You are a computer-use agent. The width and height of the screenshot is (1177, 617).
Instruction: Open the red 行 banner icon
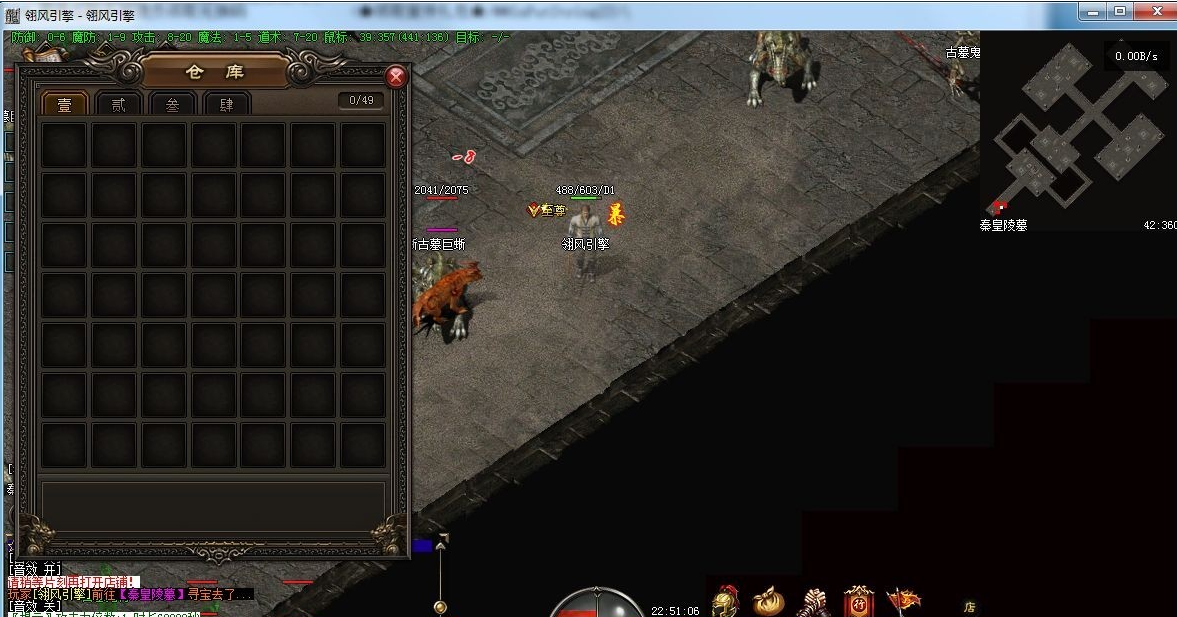tap(858, 602)
